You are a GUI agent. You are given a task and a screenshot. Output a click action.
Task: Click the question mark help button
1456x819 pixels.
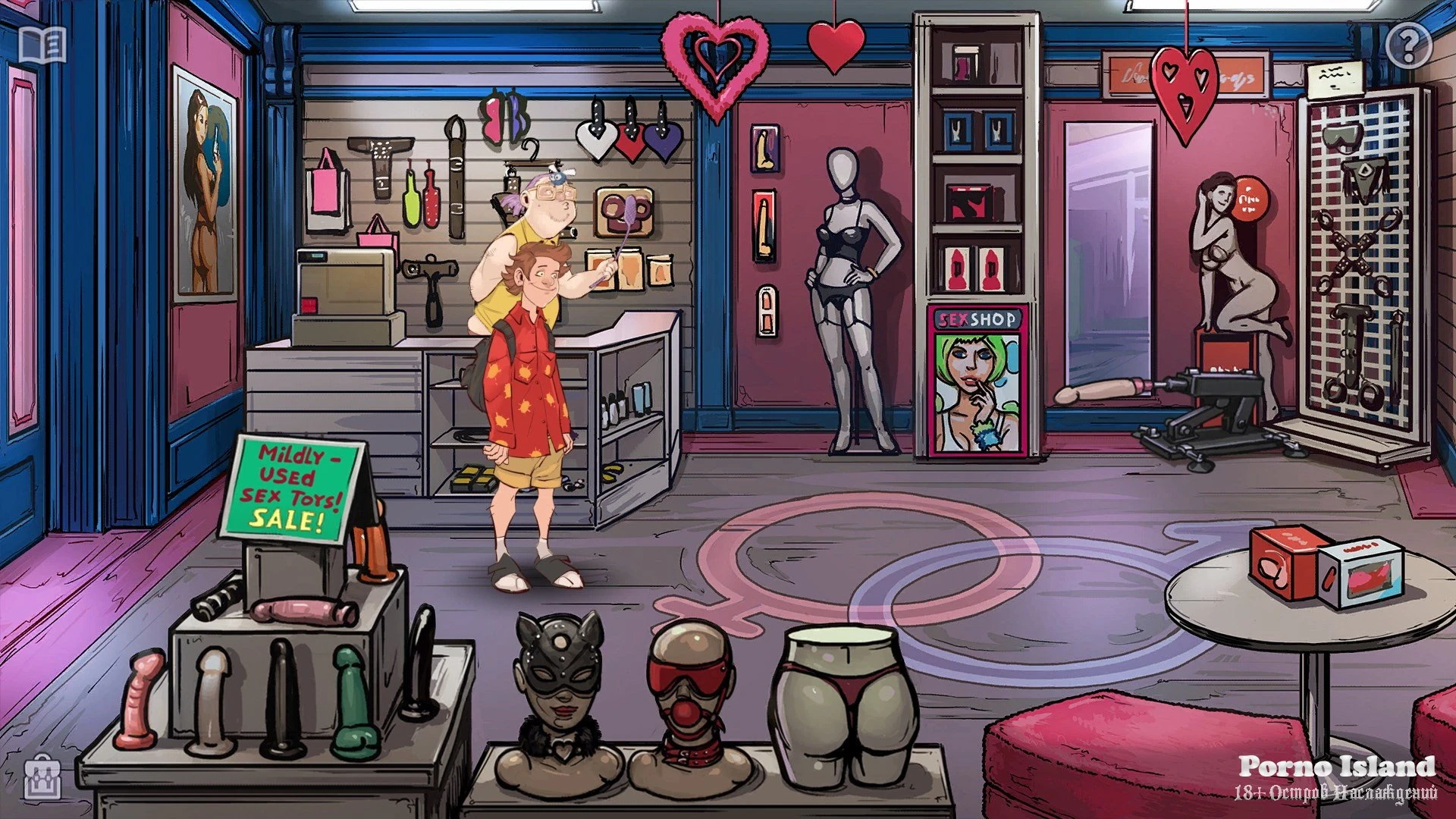[1408, 46]
